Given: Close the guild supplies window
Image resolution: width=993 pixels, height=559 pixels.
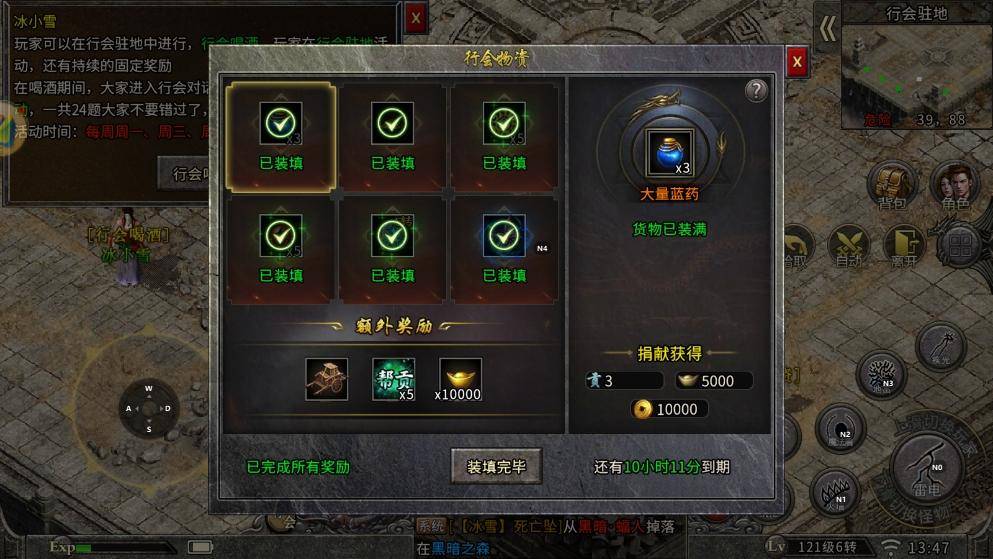Looking at the screenshot, I should 796,62.
